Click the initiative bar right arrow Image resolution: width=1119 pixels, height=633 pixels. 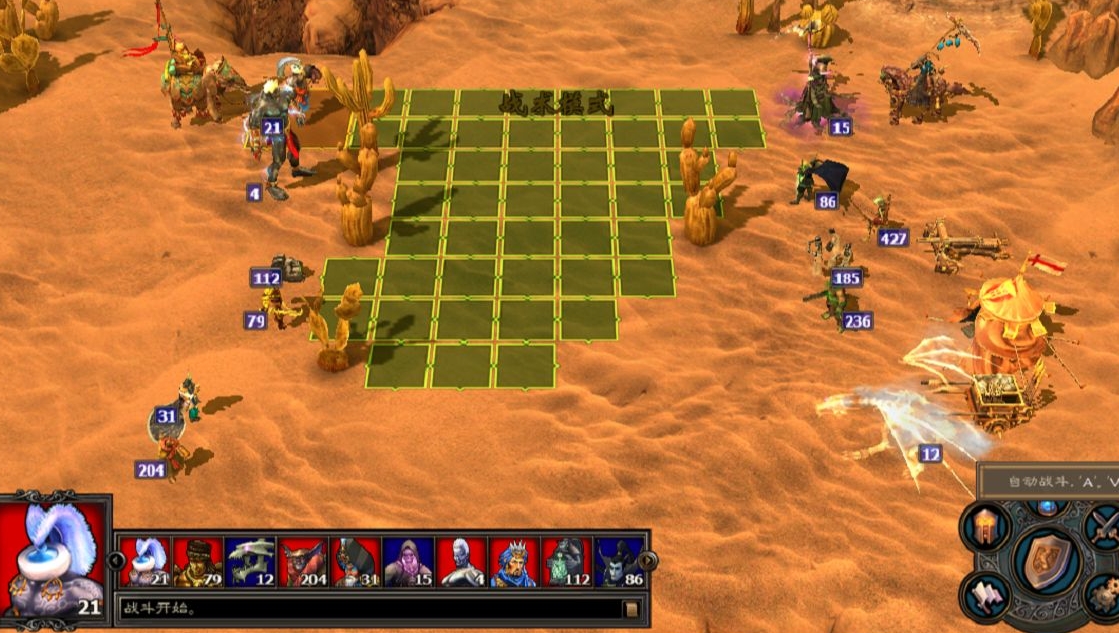pyautogui.click(x=649, y=560)
